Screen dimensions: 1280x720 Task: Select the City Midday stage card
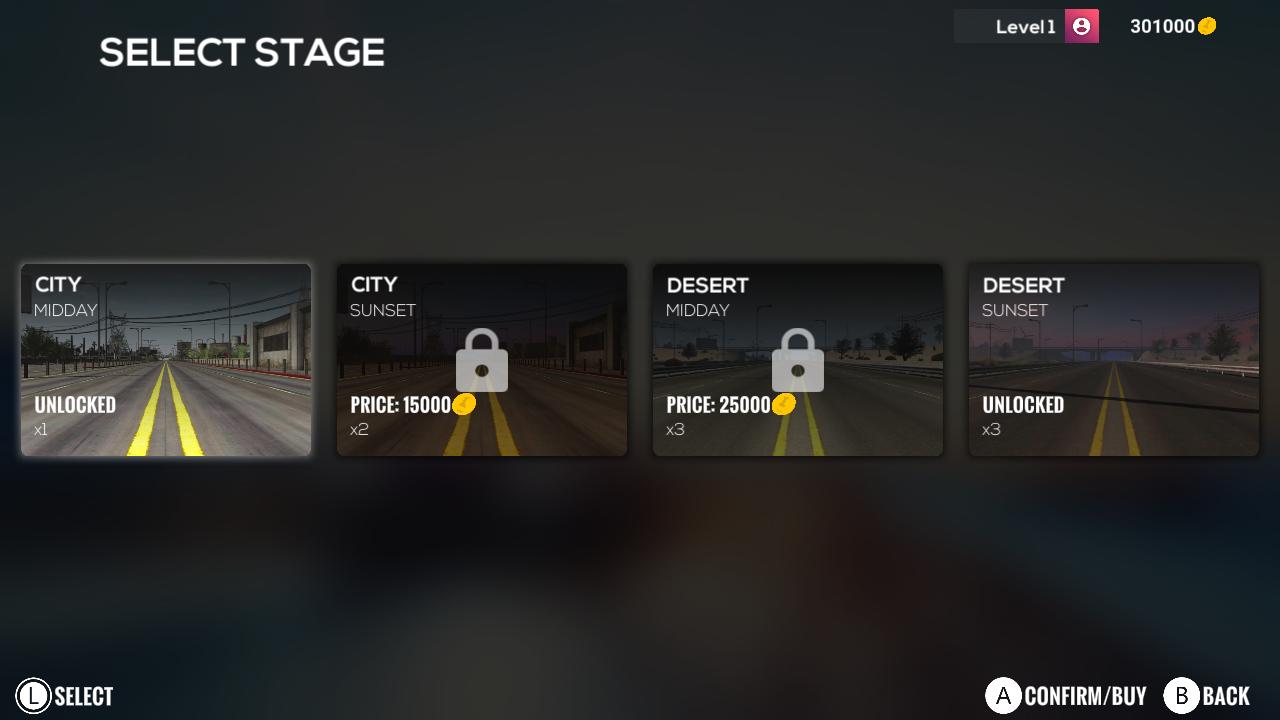tap(165, 360)
